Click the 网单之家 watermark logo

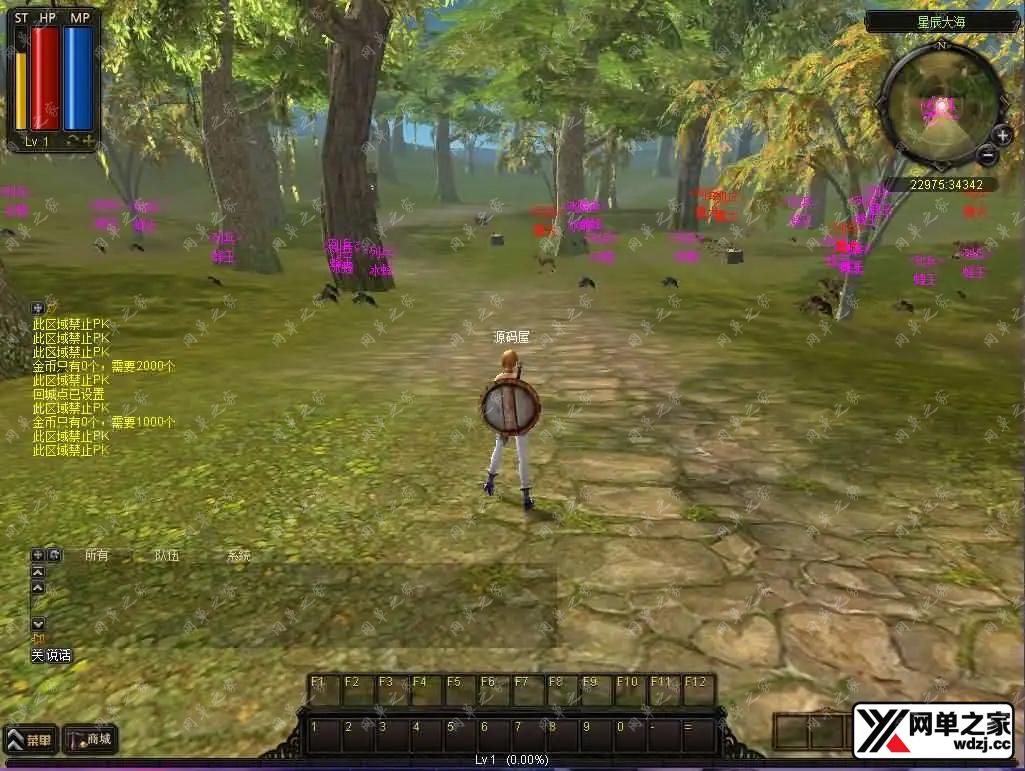932,730
